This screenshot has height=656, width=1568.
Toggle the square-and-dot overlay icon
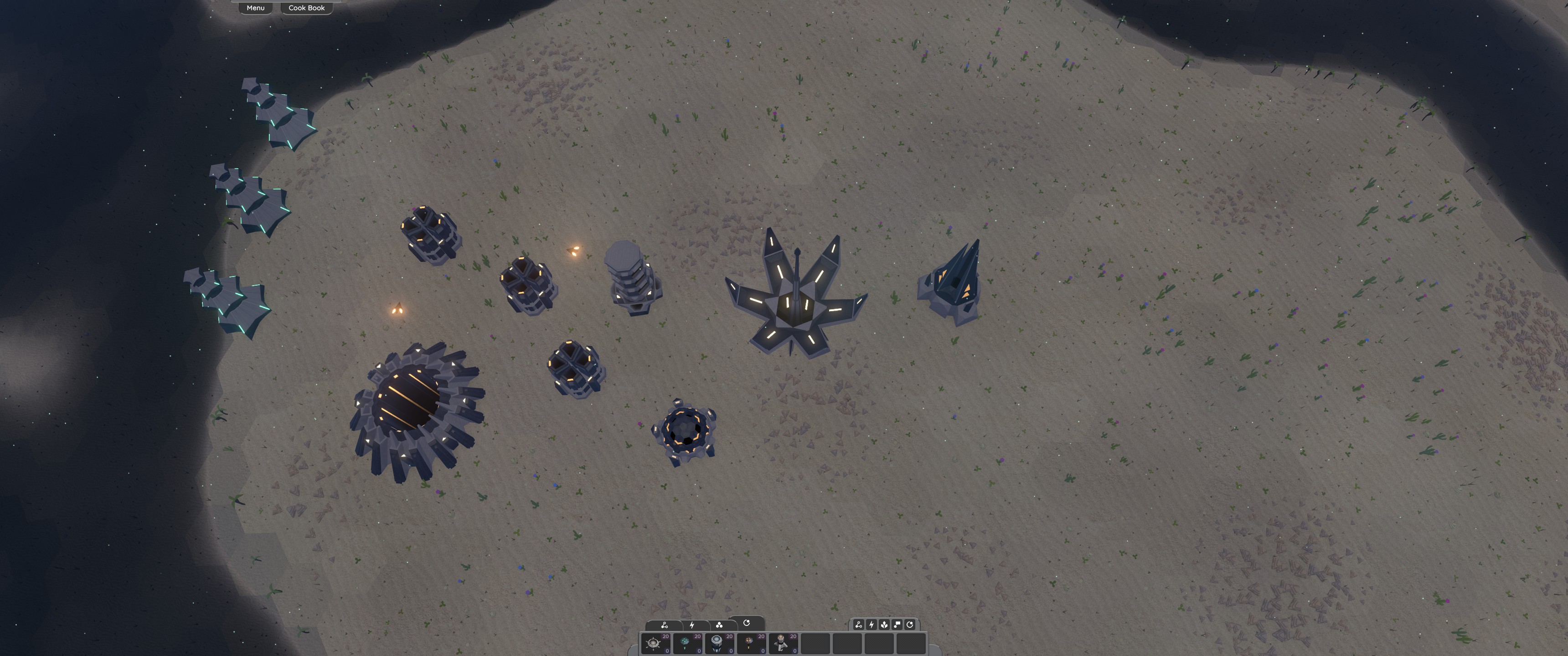pyautogui.click(x=897, y=625)
